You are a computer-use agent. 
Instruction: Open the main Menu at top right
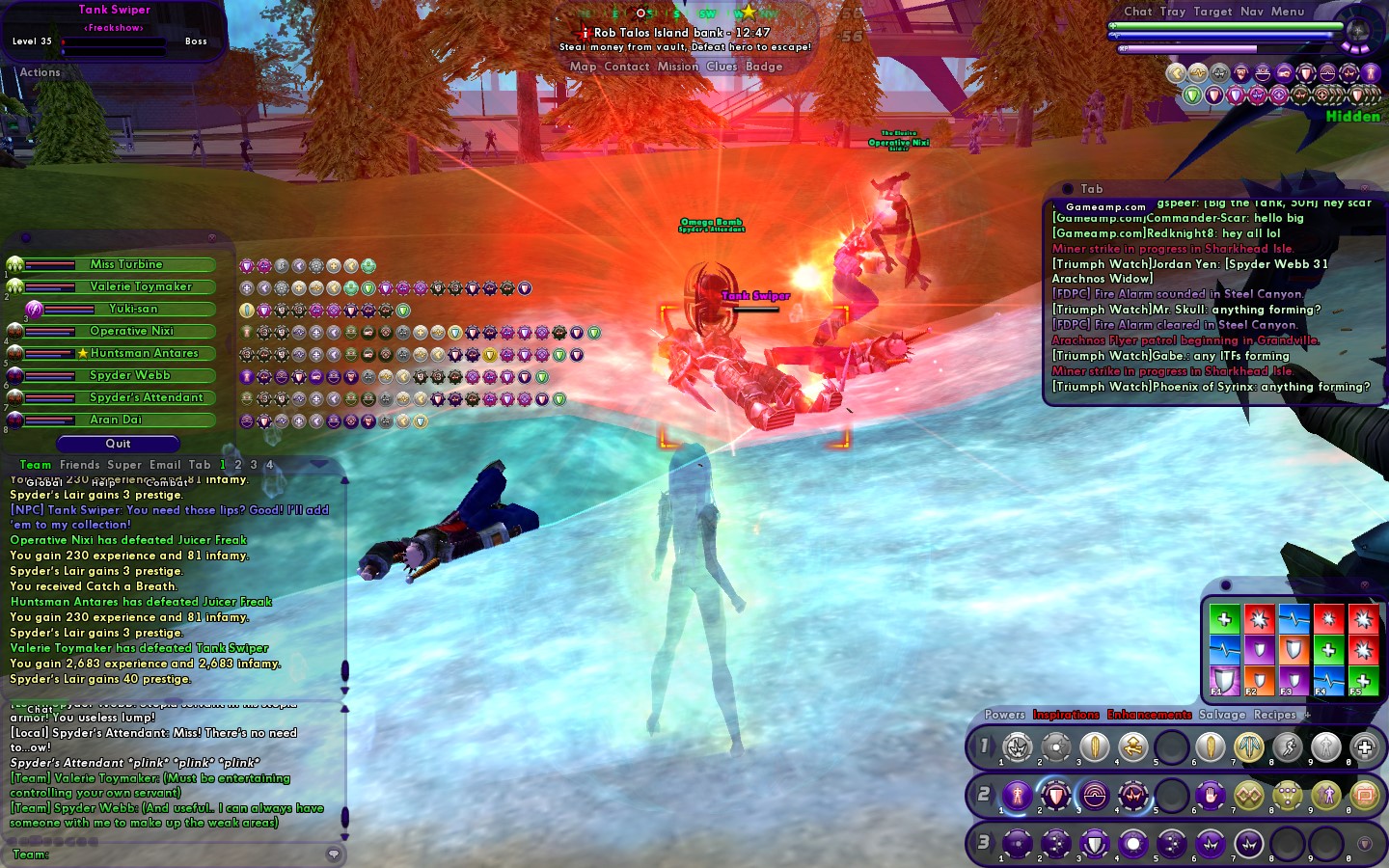coord(1287,12)
